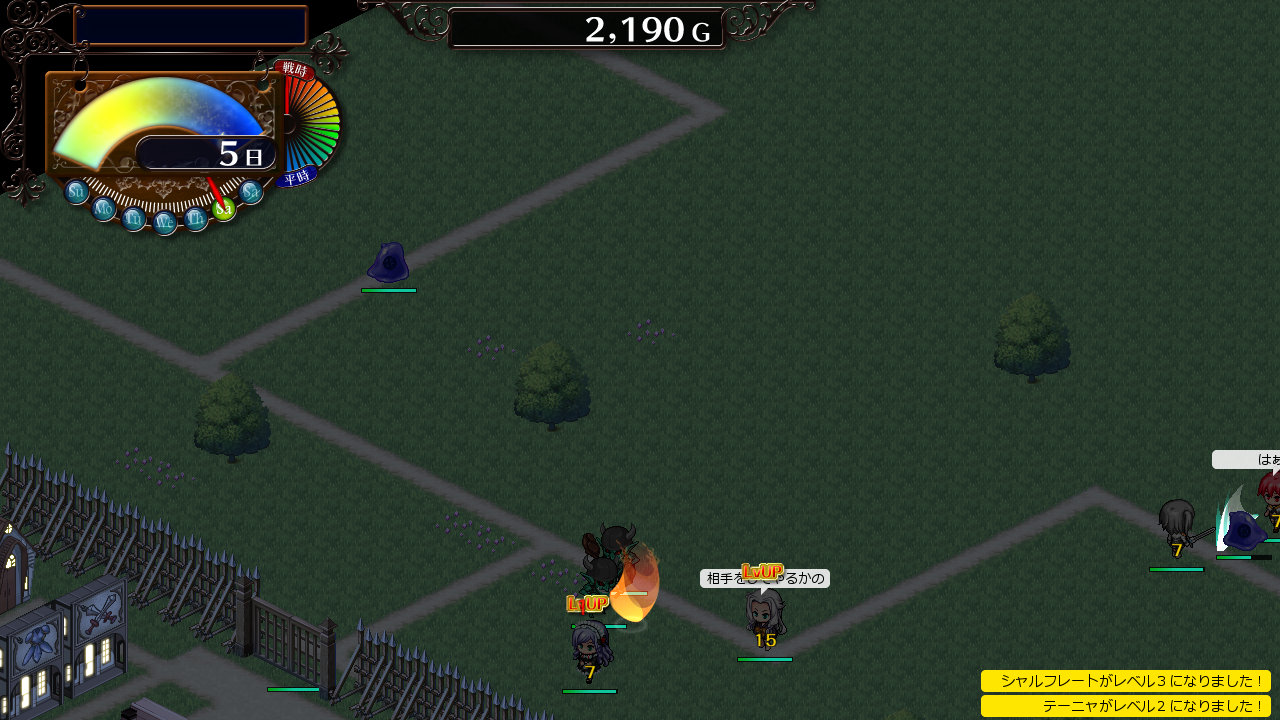Click the rainbow war-peace fan dial

click(316, 125)
